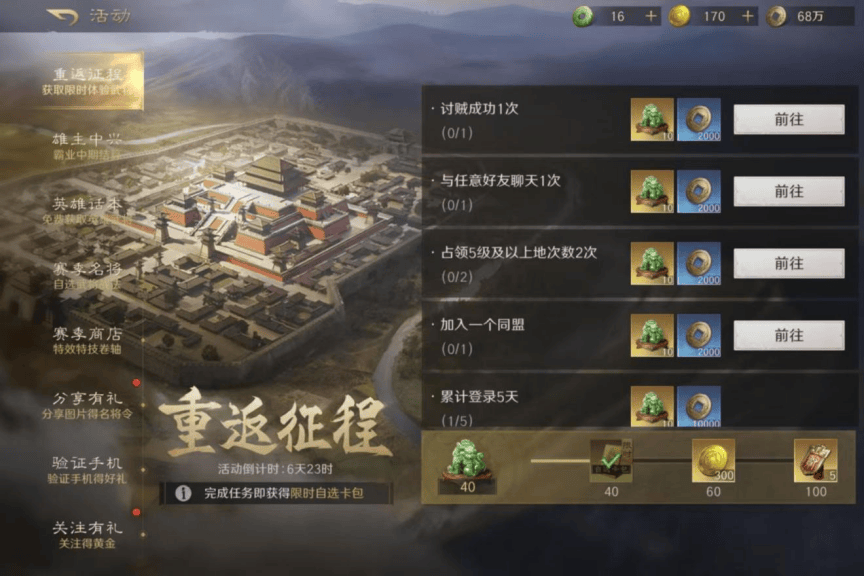
Task: Go to the 与任意好友聊天1次 task via 前往
Action: click(x=788, y=191)
